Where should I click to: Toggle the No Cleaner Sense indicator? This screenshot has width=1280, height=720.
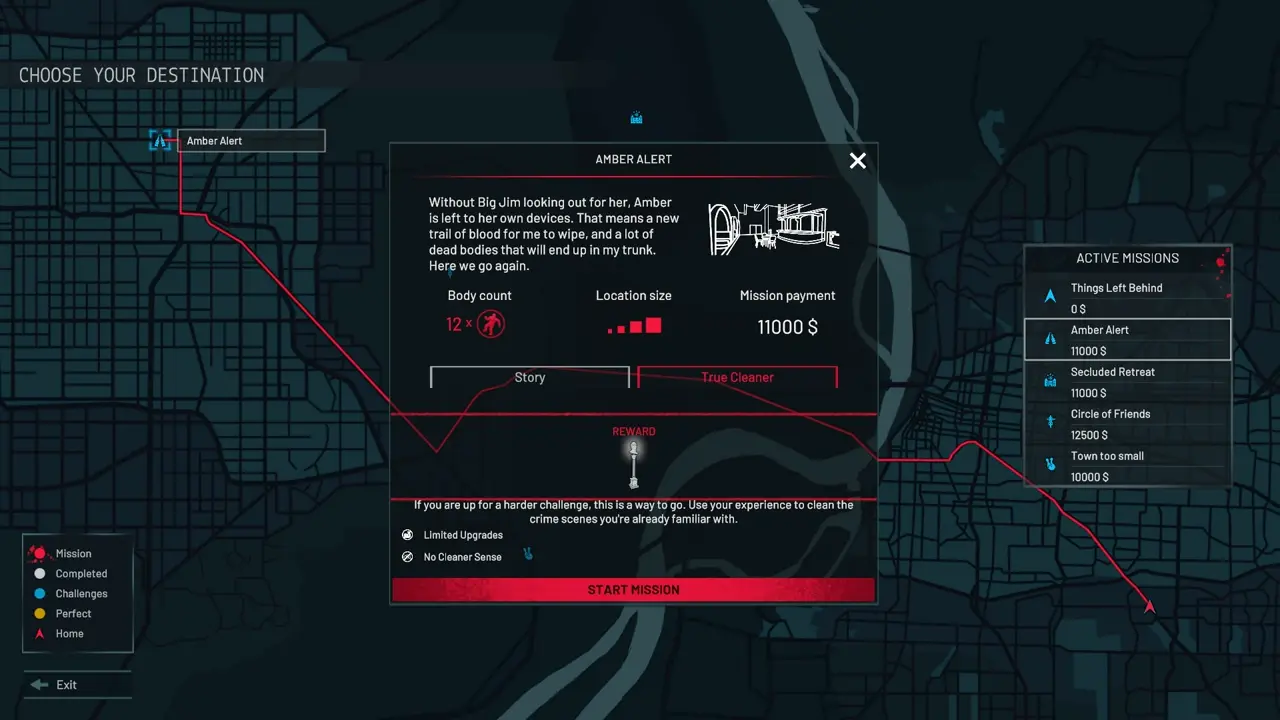click(x=407, y=556)
